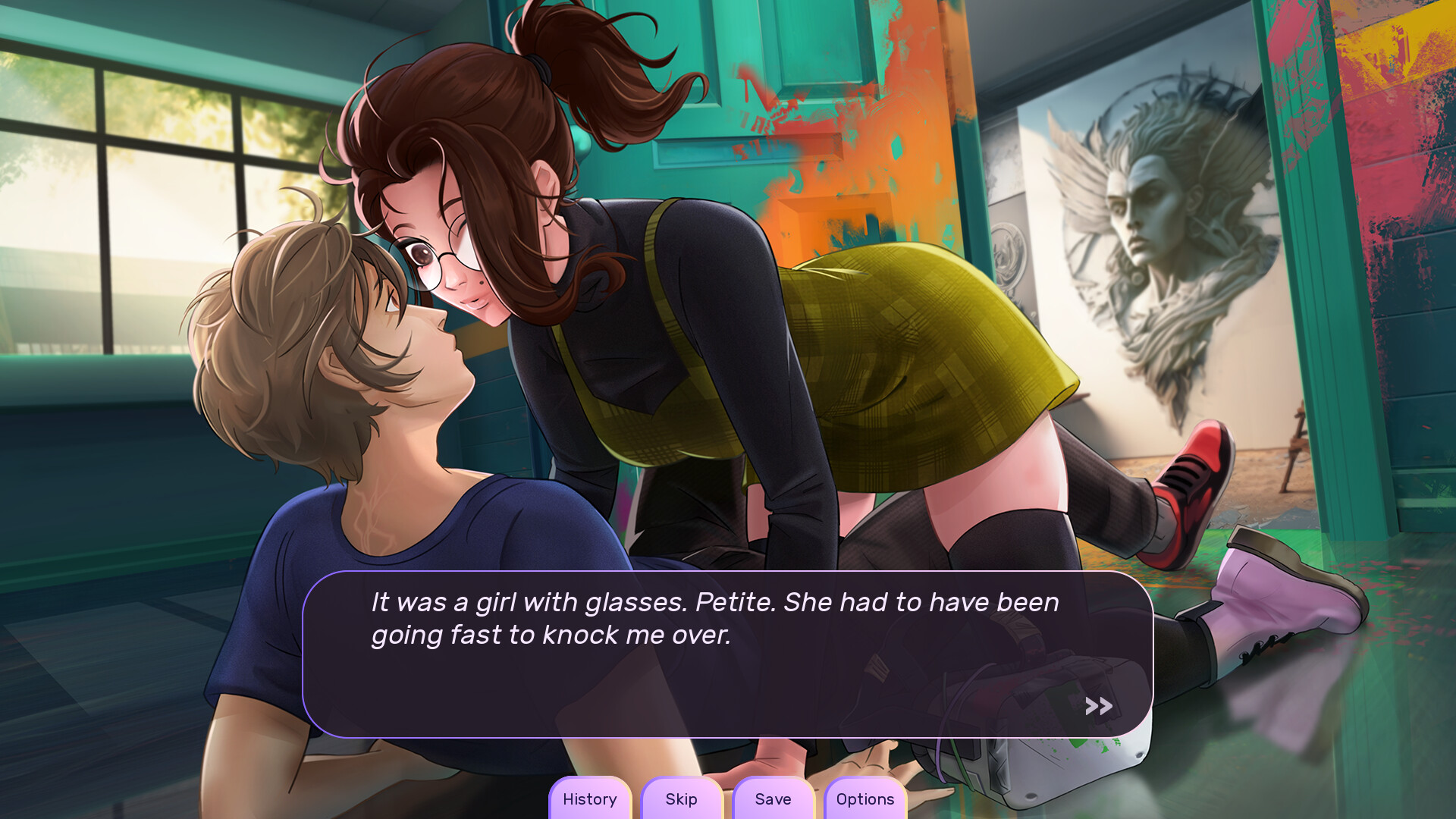Select the History button on the bottom bar
The width and height of the screenshot is (1456, 819).
[590, 799]
